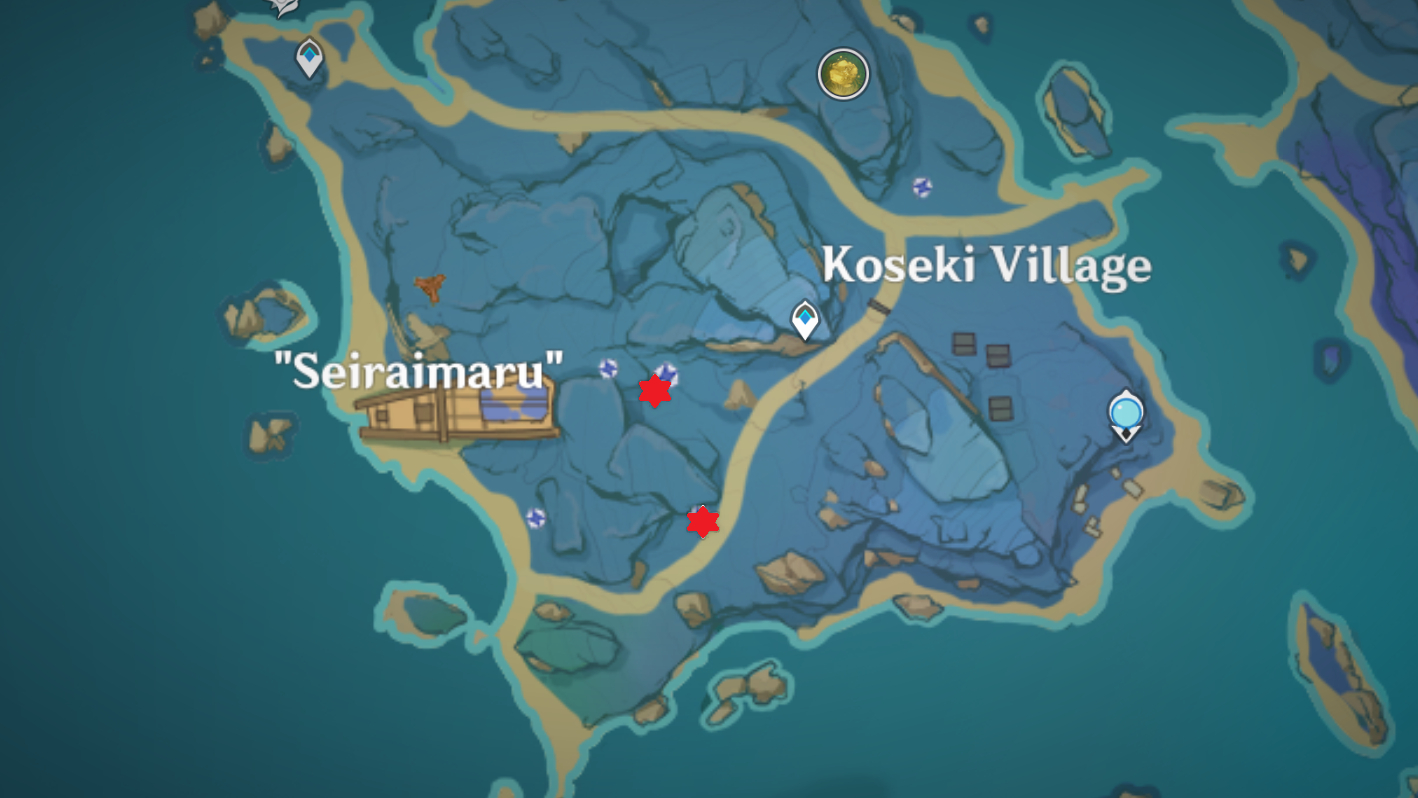Select the blue swirl marker below the Seiraimaru ship

click(536, 518)
